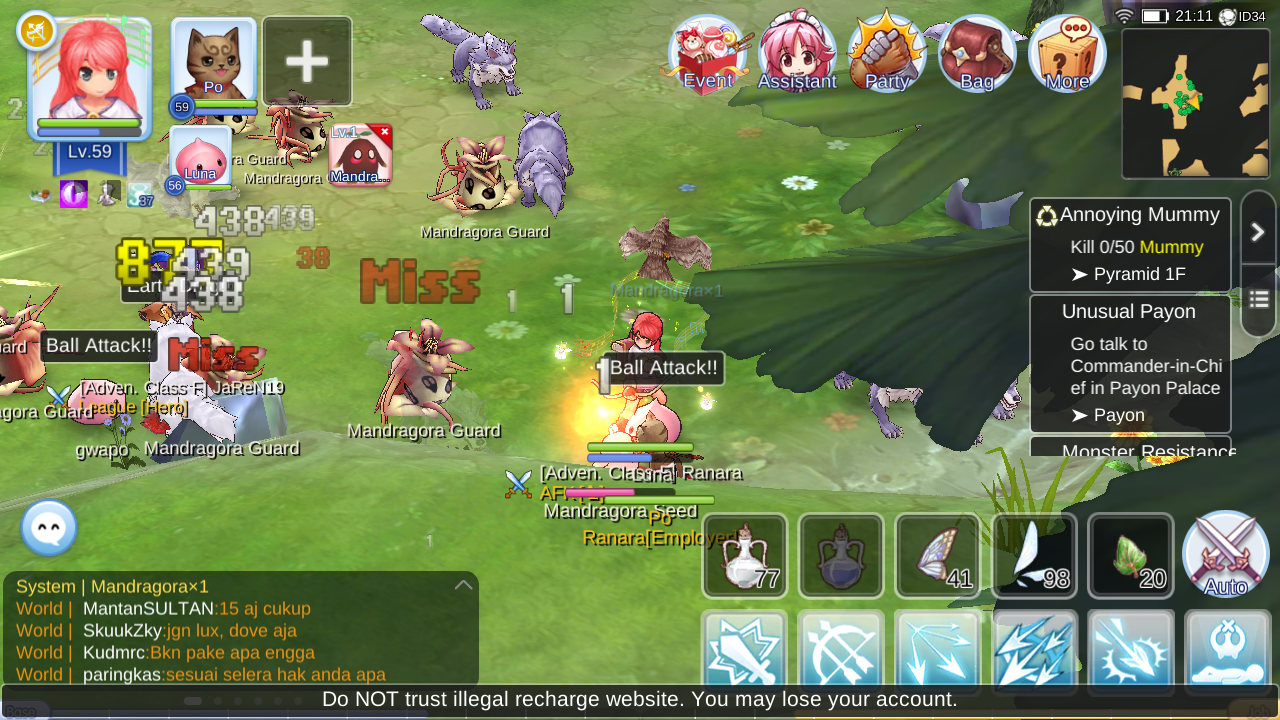1280x720 pixels.
Task: Toggle Auto battle mode
Action: [1225, 553]
